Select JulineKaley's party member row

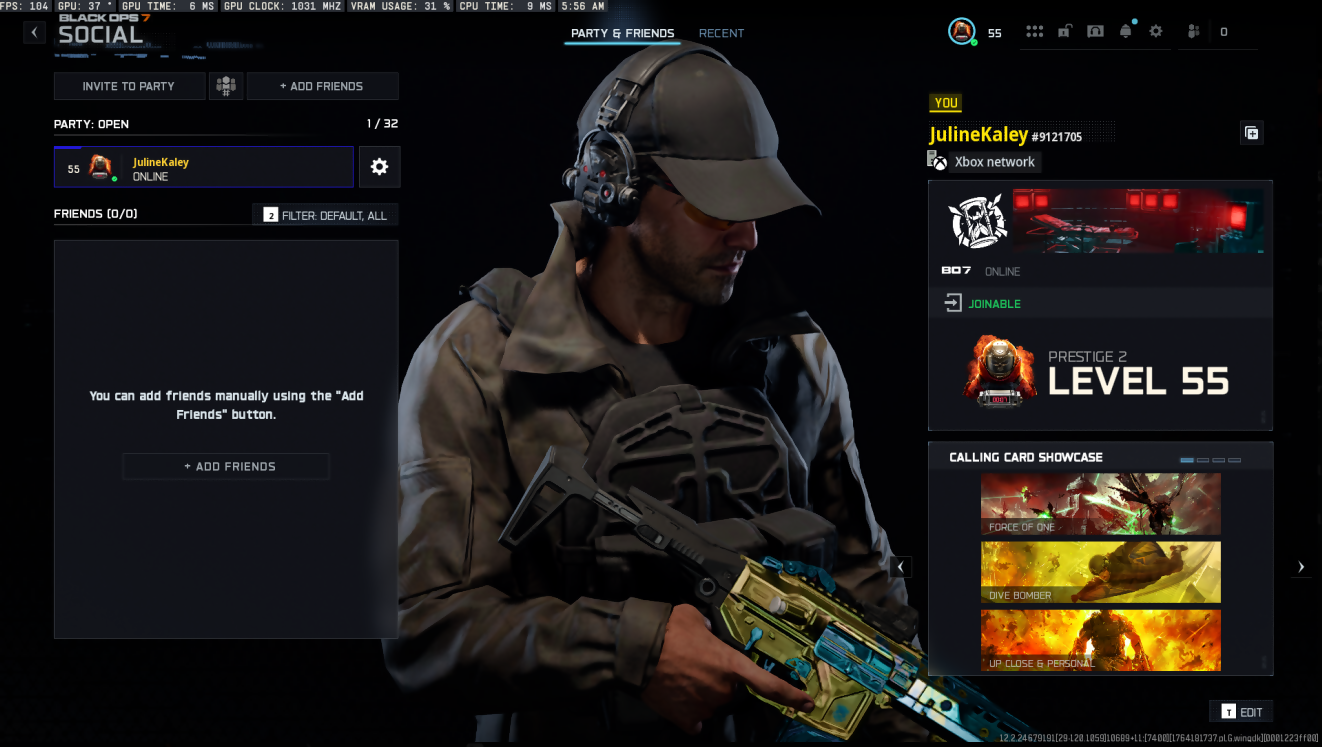[x=204, y=168]
